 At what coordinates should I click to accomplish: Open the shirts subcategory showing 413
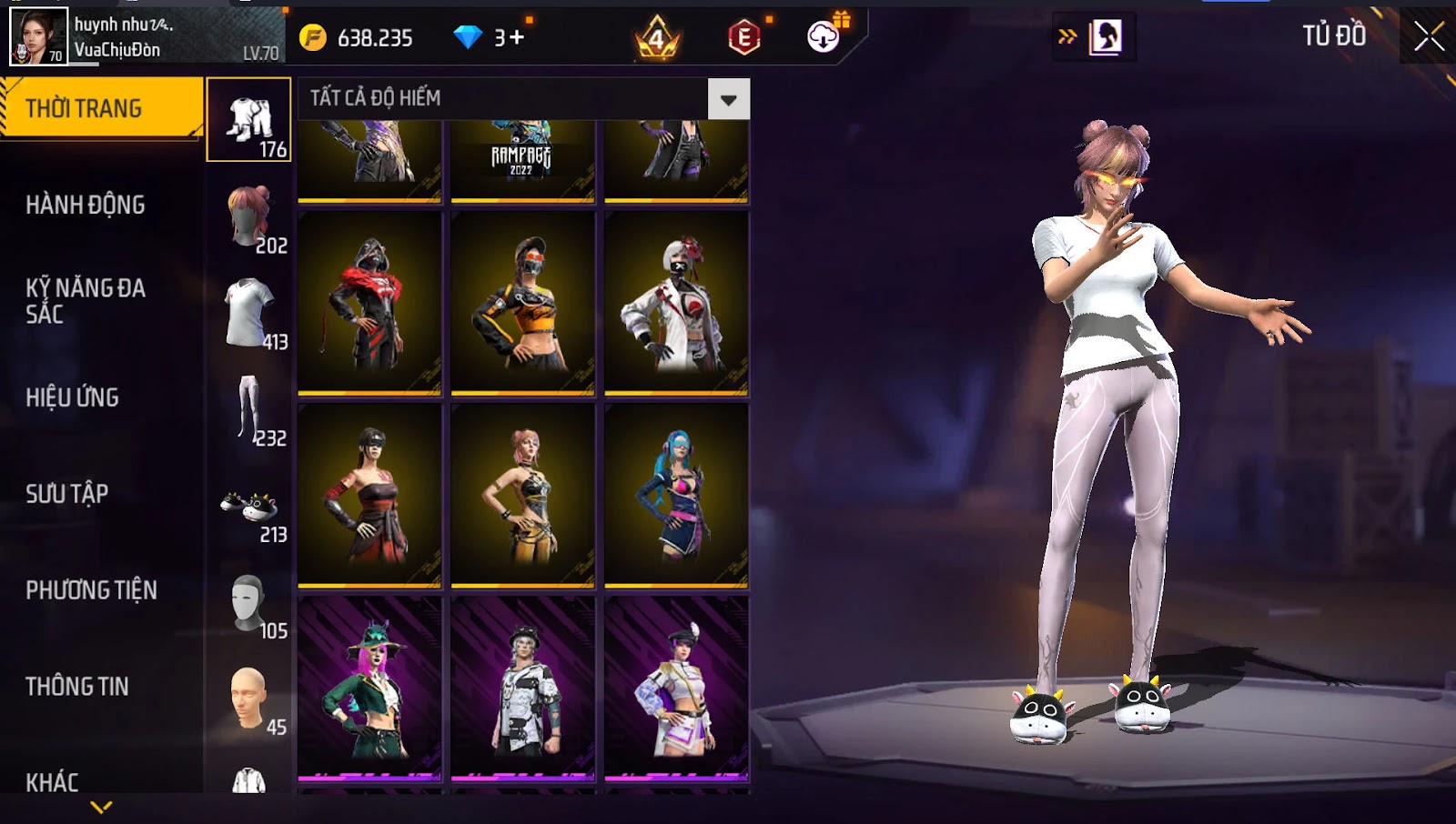tap(249, 314)
